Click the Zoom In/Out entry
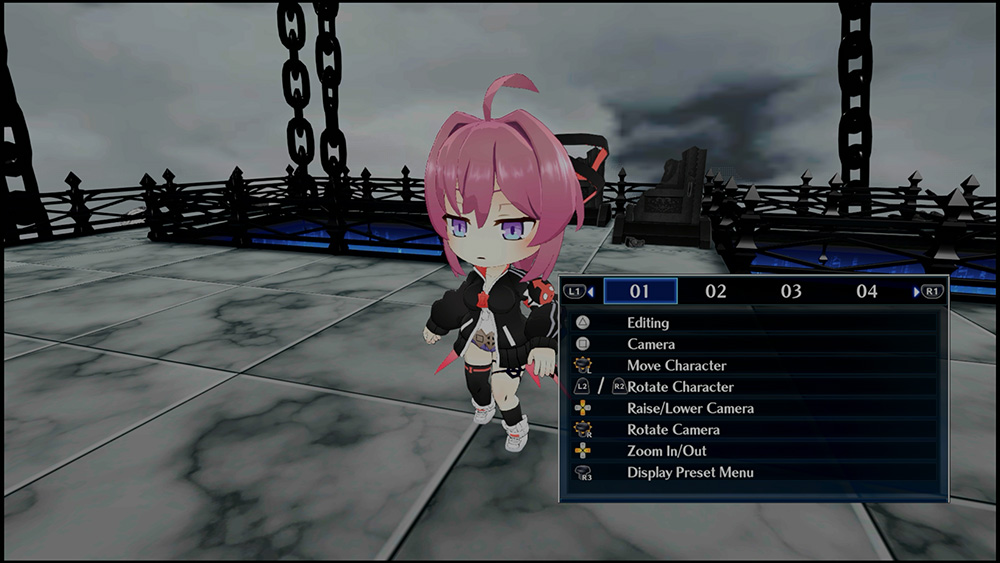Image resolution: width=1000 pixels, height=563 pixels. 666,451
